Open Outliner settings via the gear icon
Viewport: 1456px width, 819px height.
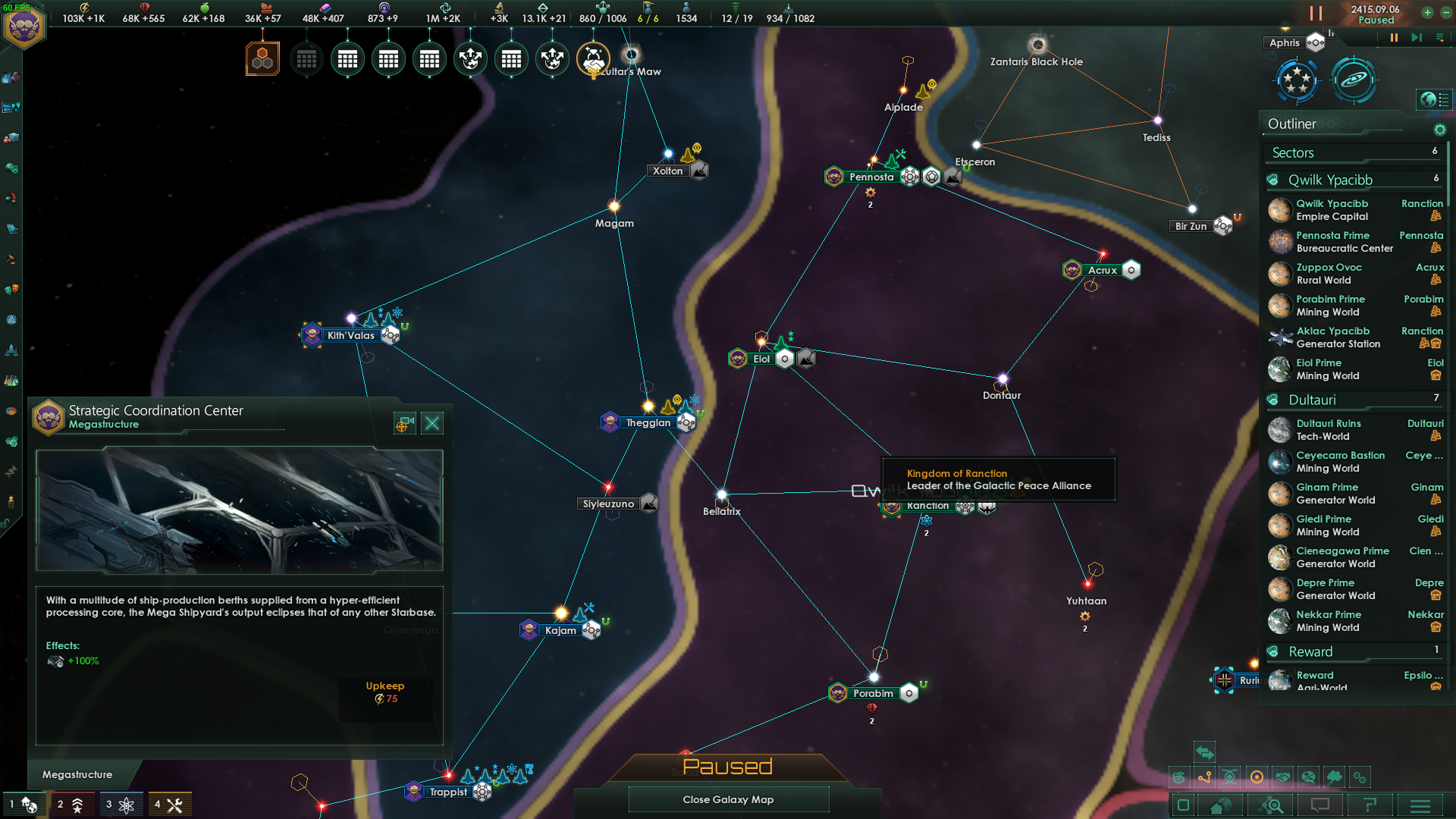(1440, 130)
